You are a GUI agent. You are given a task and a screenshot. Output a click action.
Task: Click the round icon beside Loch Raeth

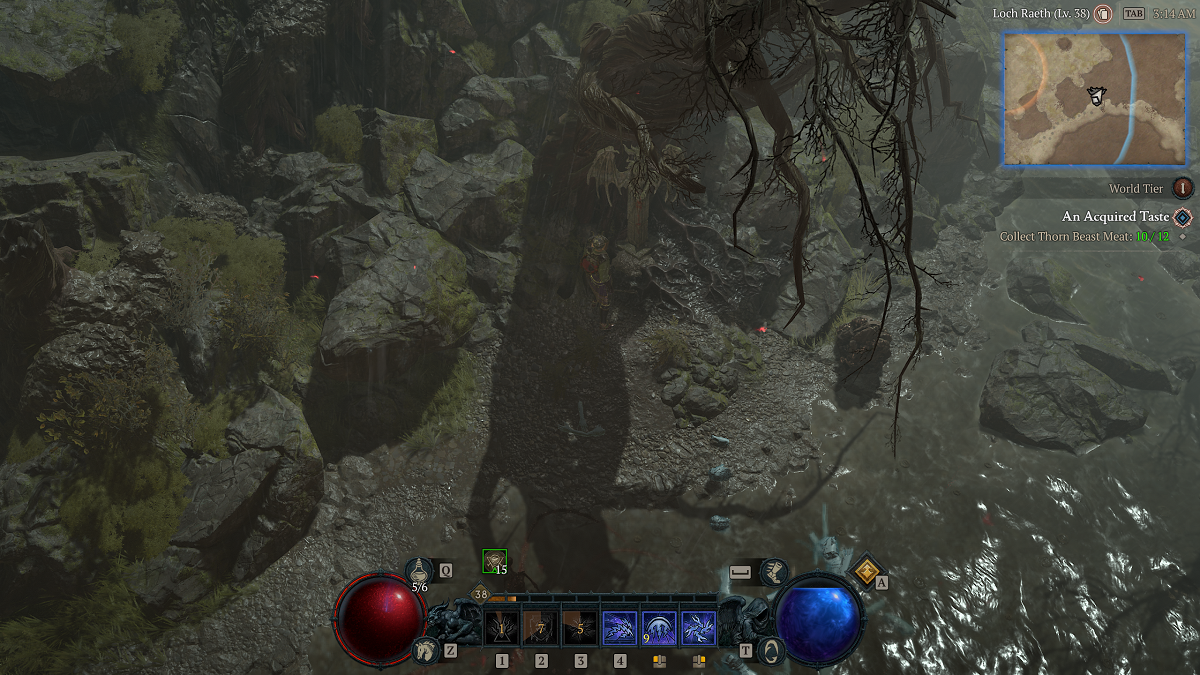(1103, 14)
